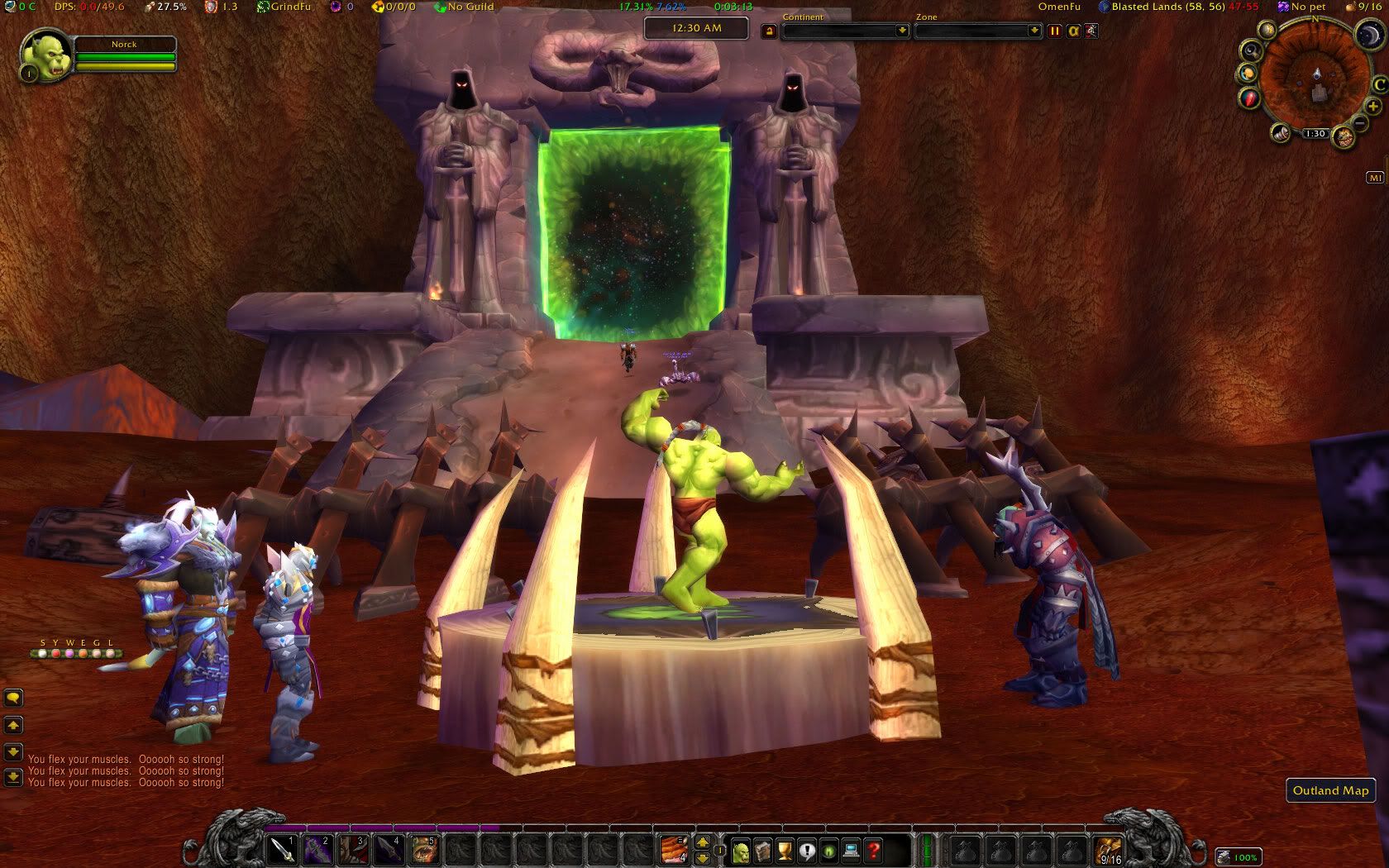Zoom out the minimap with minus button
Viewport: 1389px width, 868px height.
(1360, 124)
